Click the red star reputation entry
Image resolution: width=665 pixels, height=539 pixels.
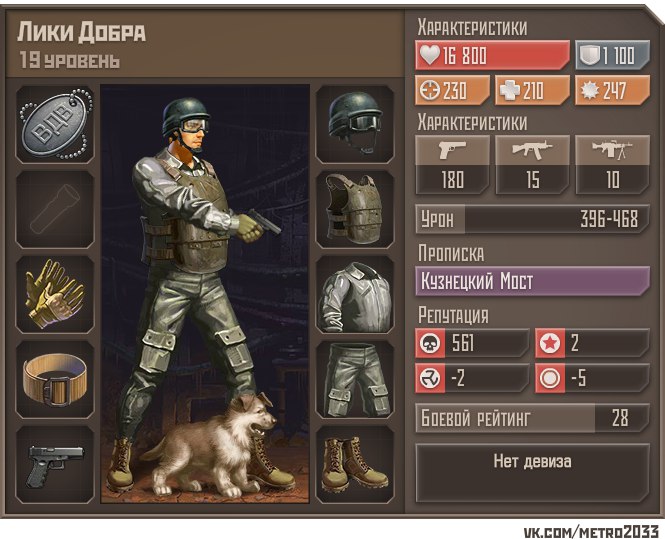(x=591, y=343)
